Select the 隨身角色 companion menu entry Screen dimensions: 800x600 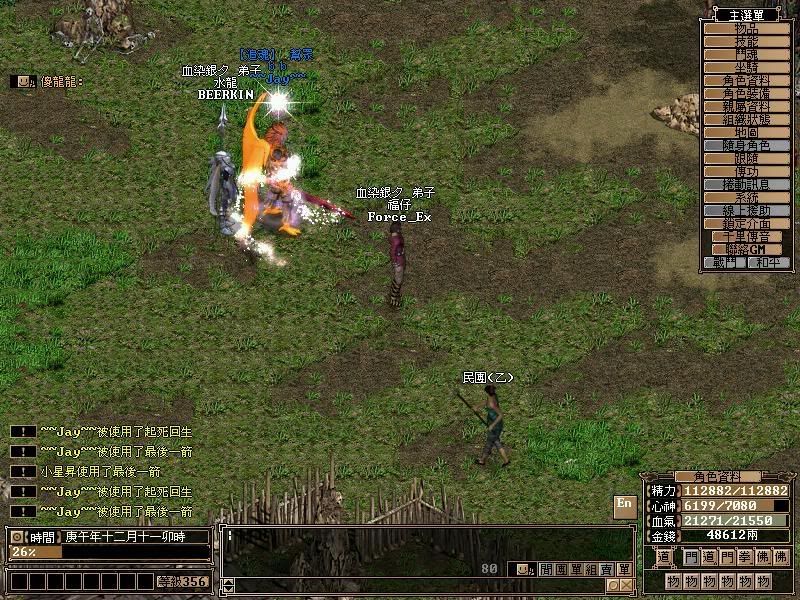point(746,146)
